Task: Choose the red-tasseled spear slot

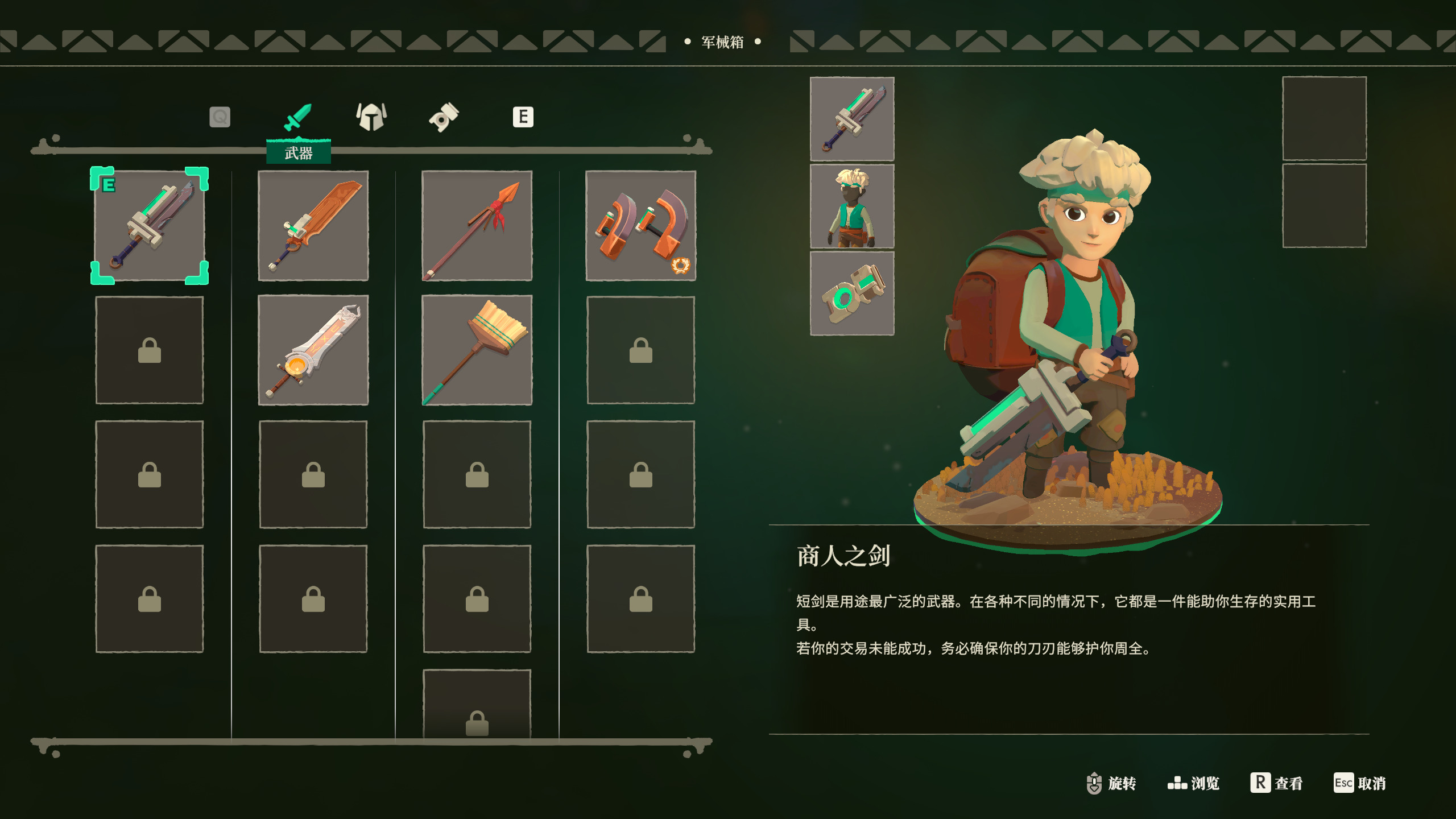Action: point(477,226)
